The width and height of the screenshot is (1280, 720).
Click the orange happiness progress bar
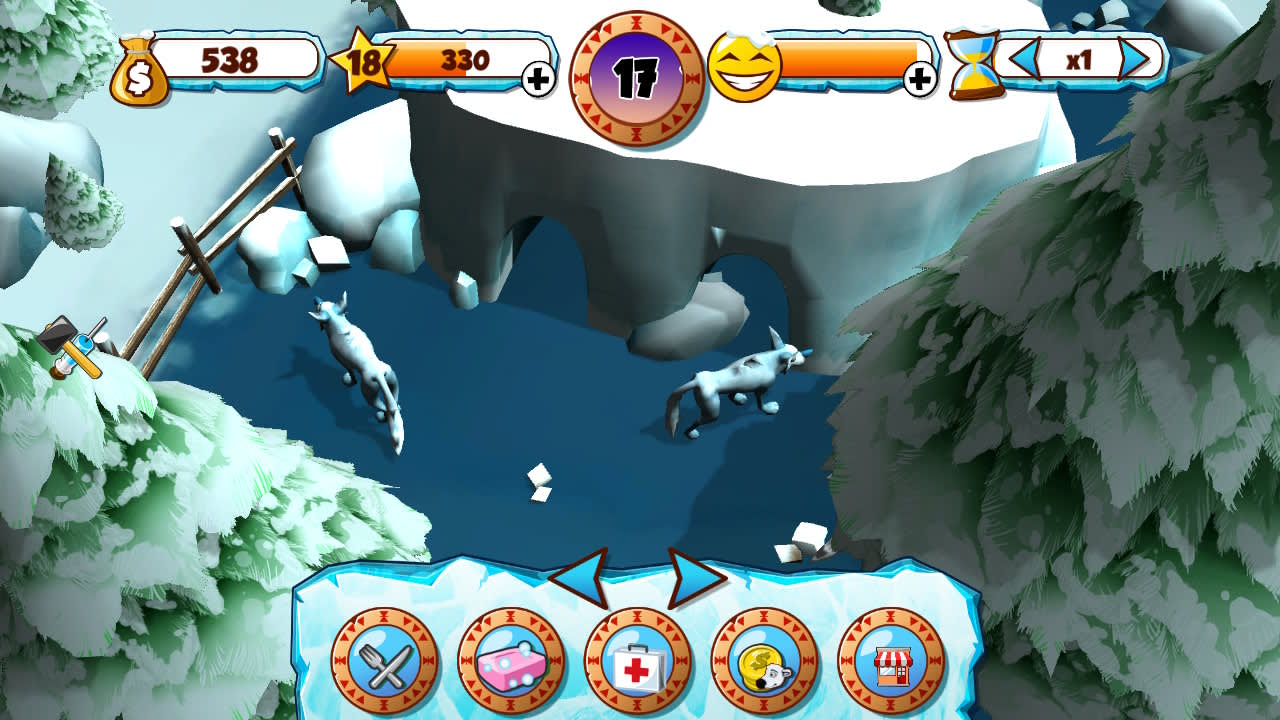850,60
